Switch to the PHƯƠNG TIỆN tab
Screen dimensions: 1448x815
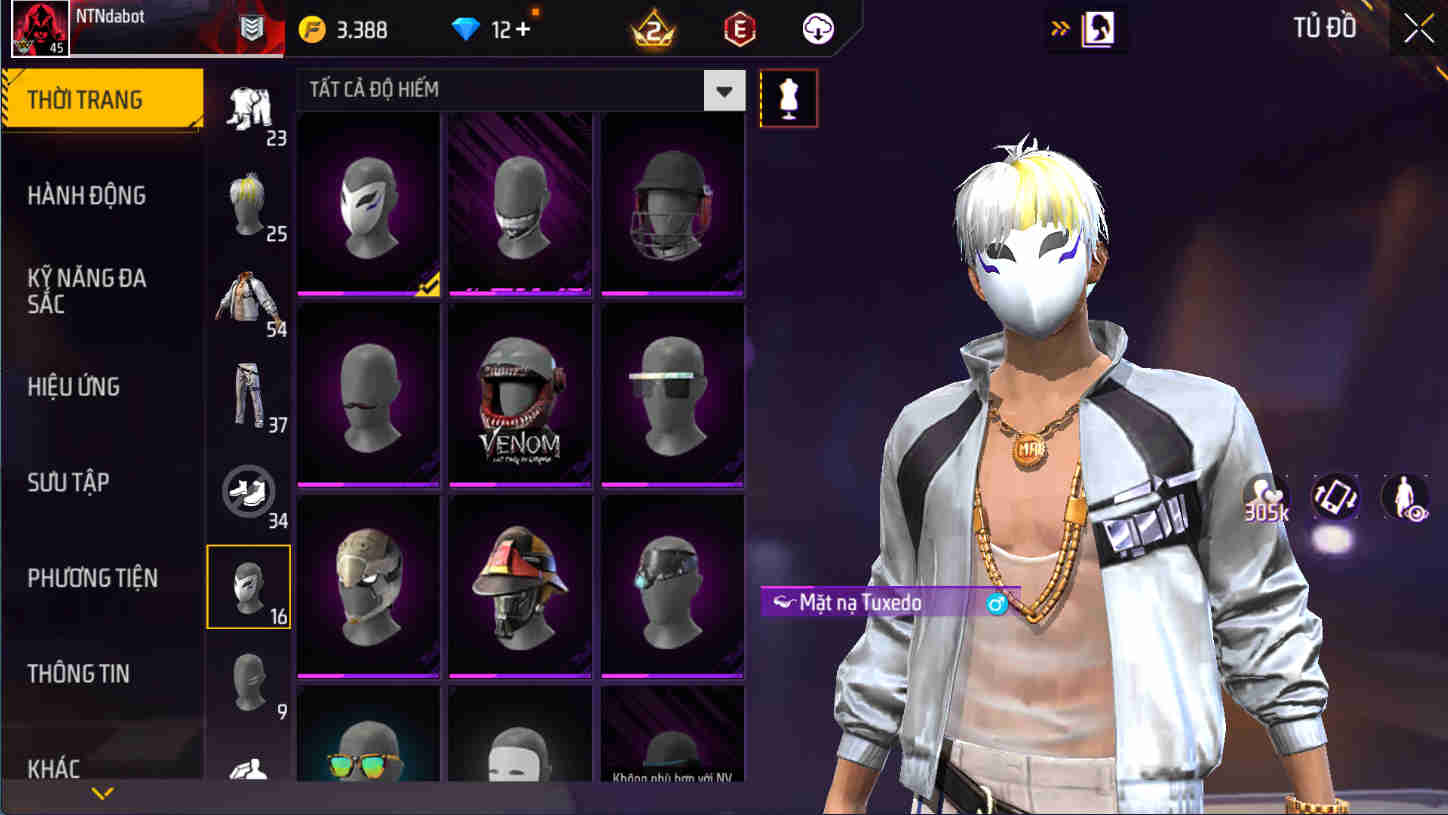click(x=94, y=578)
